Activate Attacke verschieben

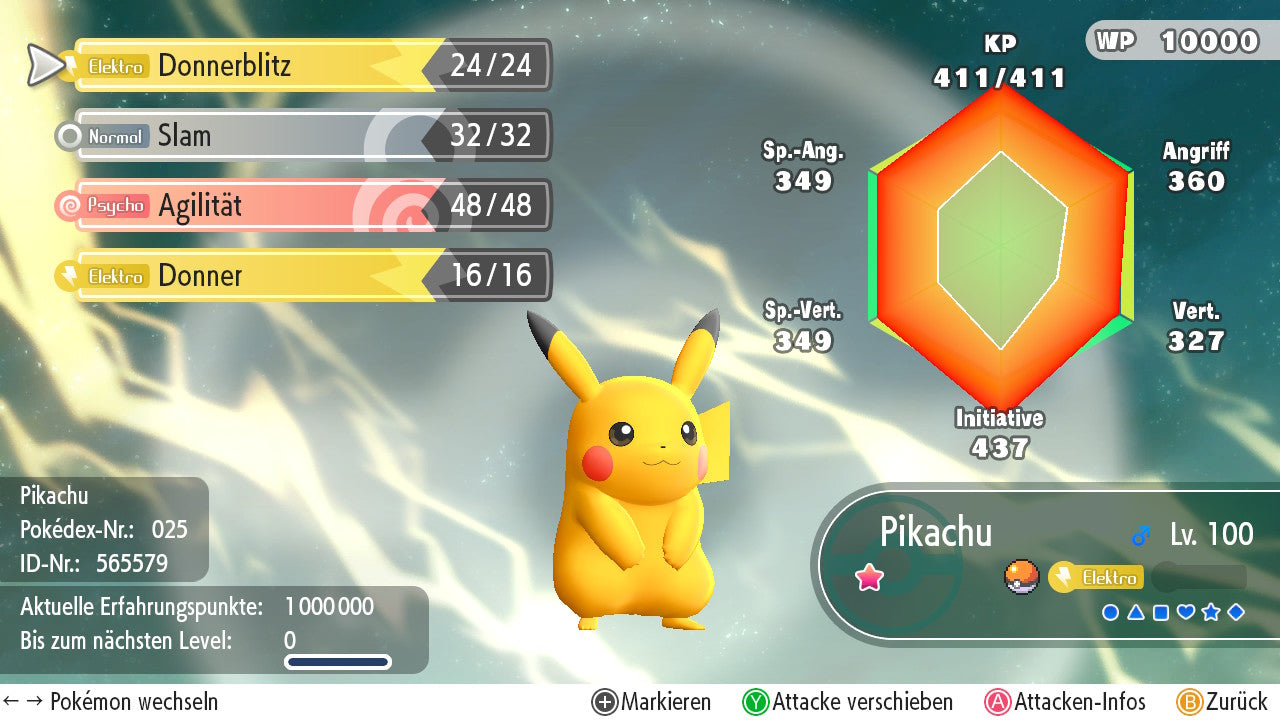tap(848, 702)
